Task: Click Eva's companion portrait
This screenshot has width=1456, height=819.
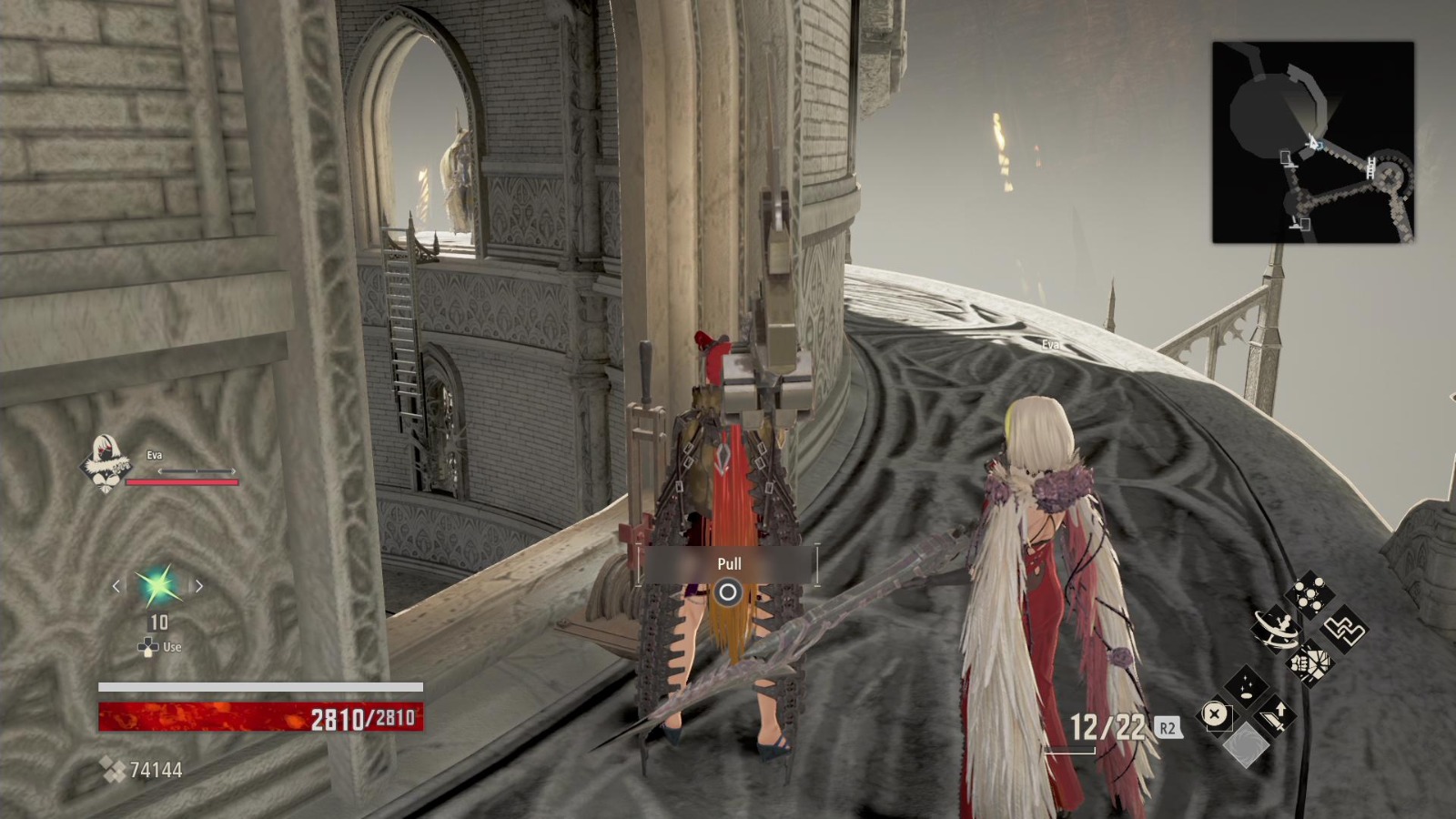Action: (105, 460)
